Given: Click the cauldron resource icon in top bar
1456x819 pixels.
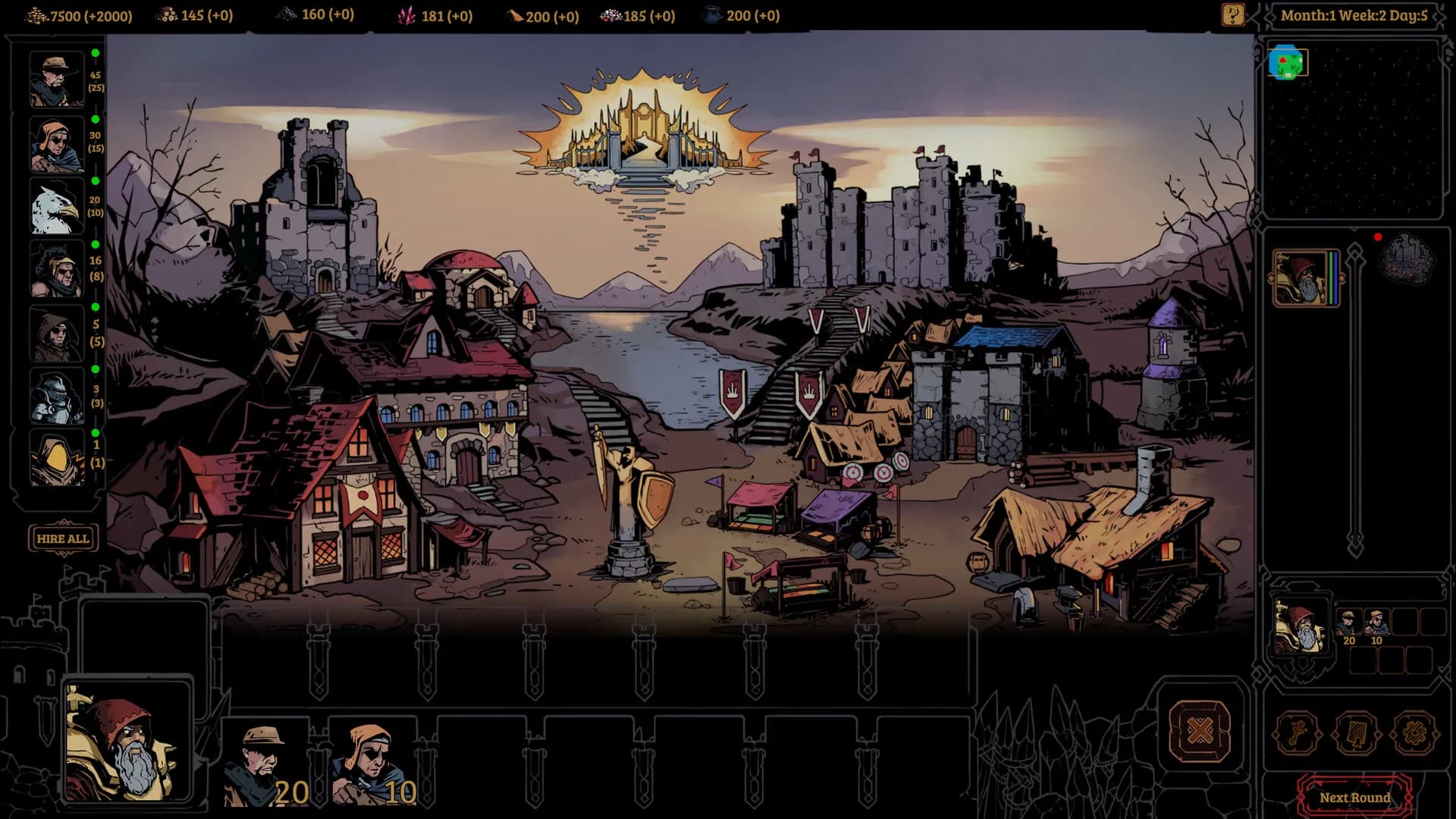Looking at the screenshot, I should click(711, 14).
